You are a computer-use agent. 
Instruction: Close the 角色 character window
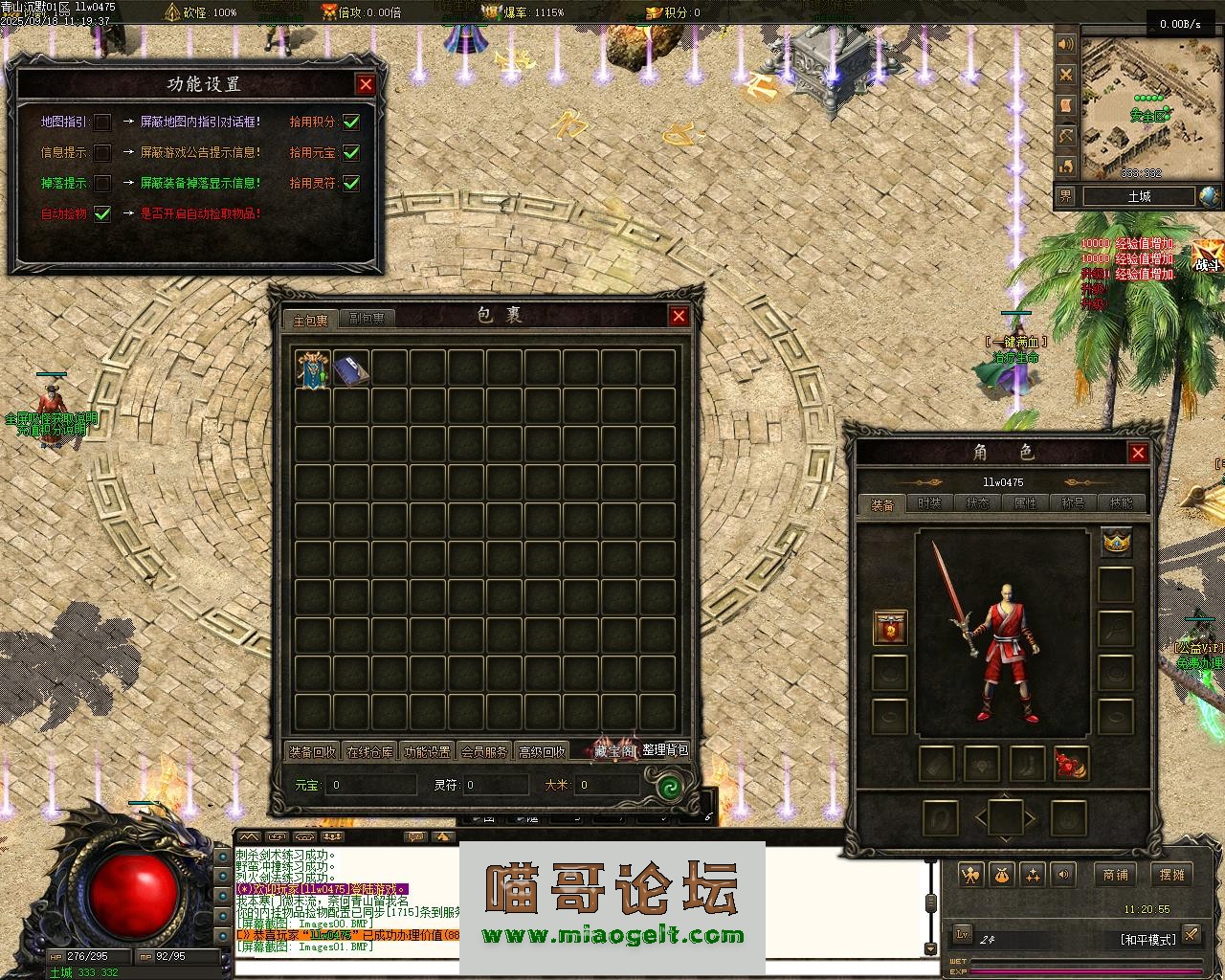(1138, 453)
